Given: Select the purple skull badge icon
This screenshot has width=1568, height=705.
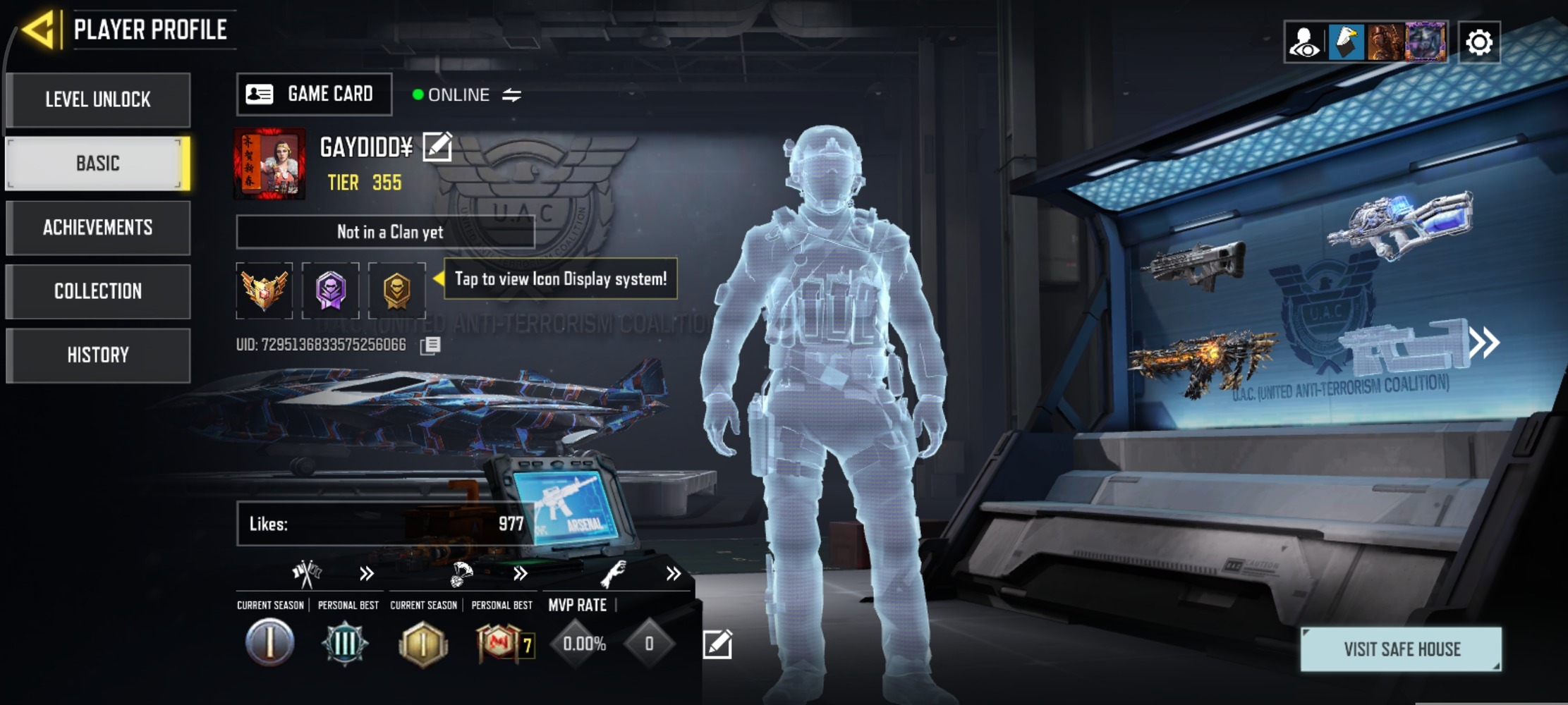Looking at the screenshot, I should [330, 290].
